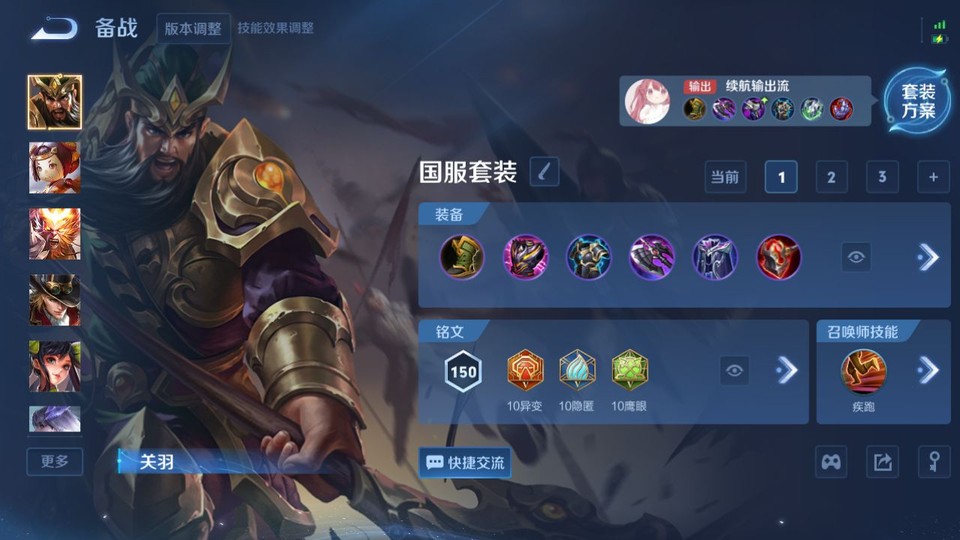Toggle the 装备 equipment preview eye icon
This screenshot has width=960, height=540.
pos(856,257)
